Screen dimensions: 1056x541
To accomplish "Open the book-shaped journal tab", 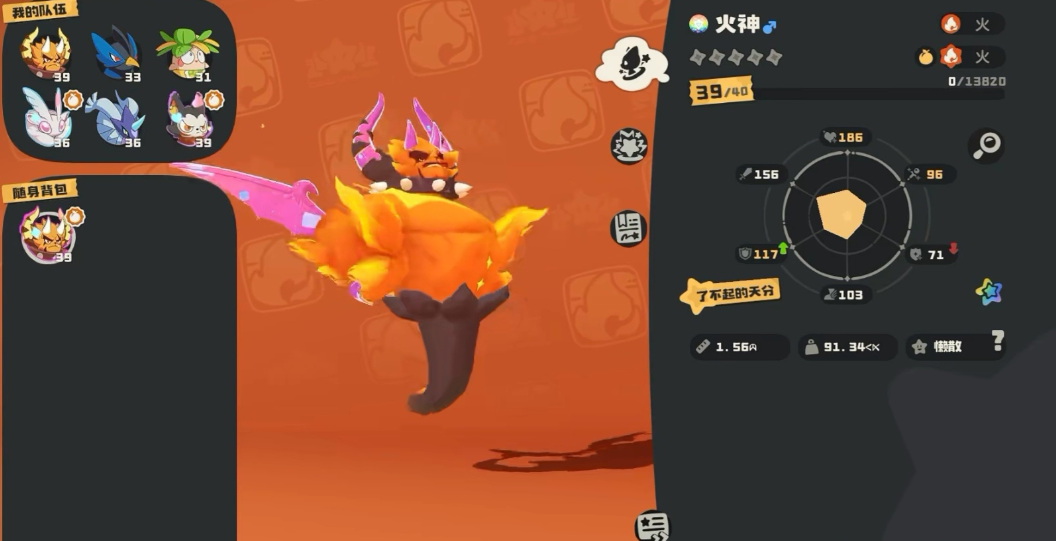I will [x=630, y=228].
